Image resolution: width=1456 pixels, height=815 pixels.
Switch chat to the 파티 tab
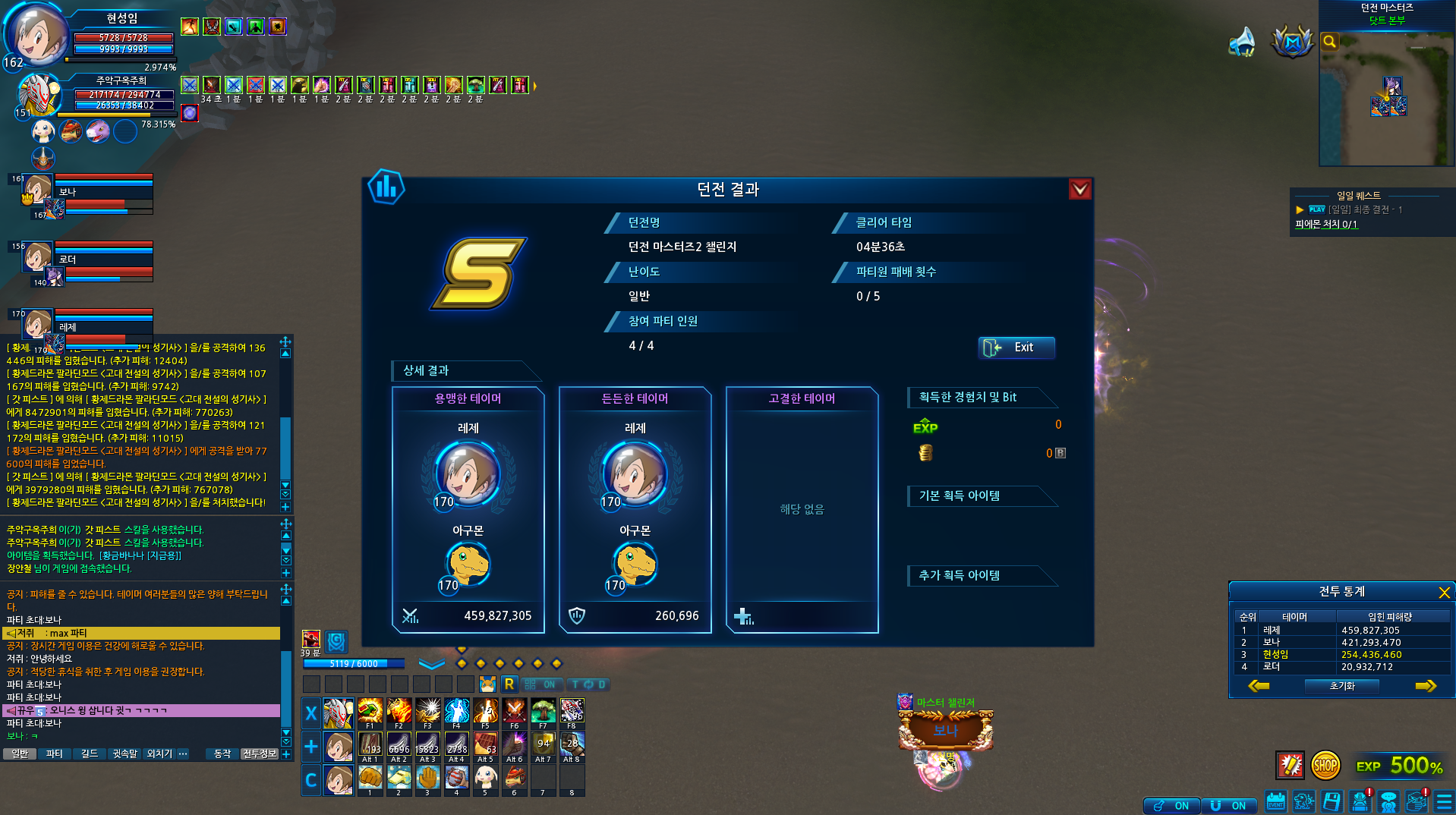click(55, 754)
